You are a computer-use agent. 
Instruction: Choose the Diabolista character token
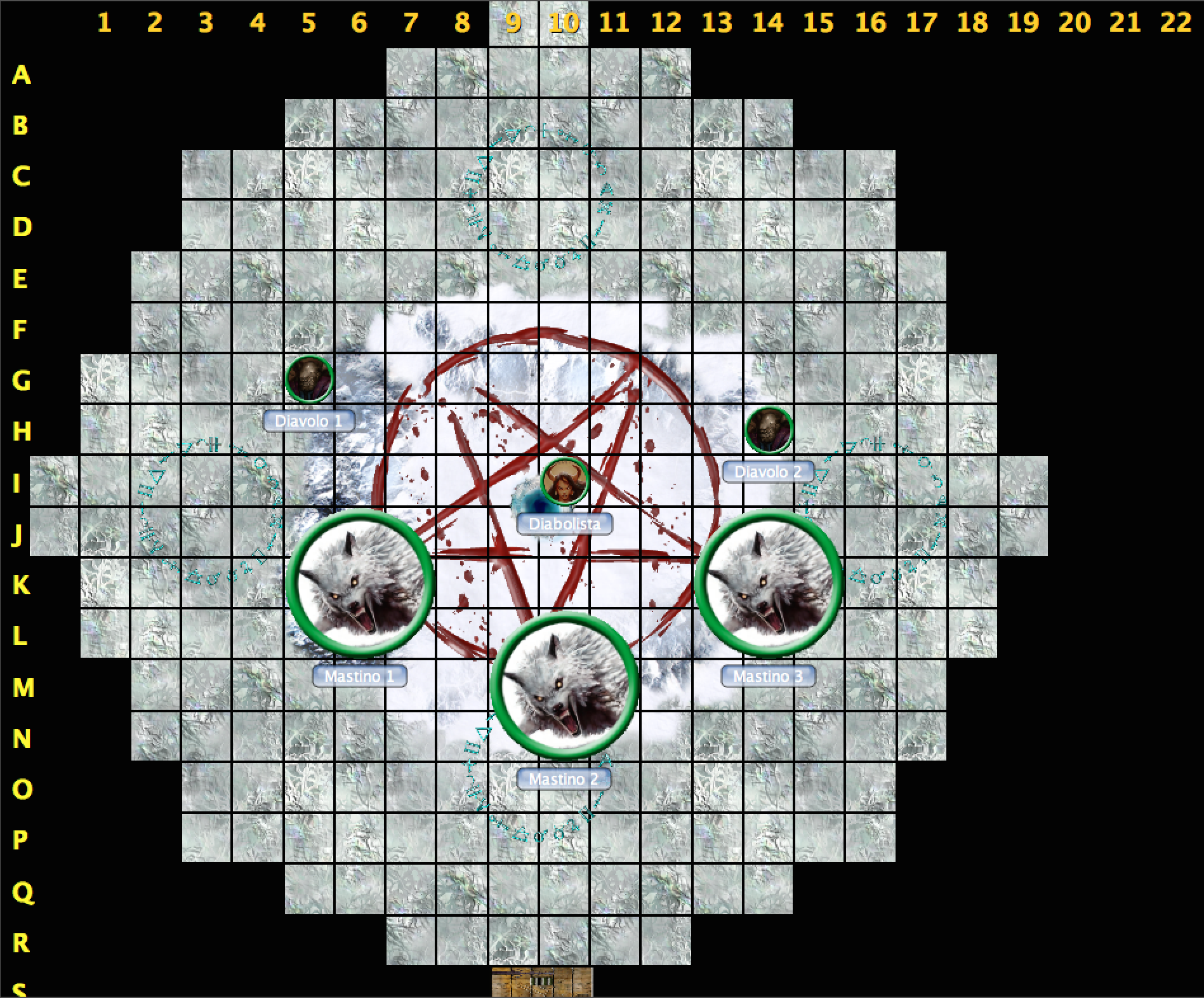click(564, 481)
